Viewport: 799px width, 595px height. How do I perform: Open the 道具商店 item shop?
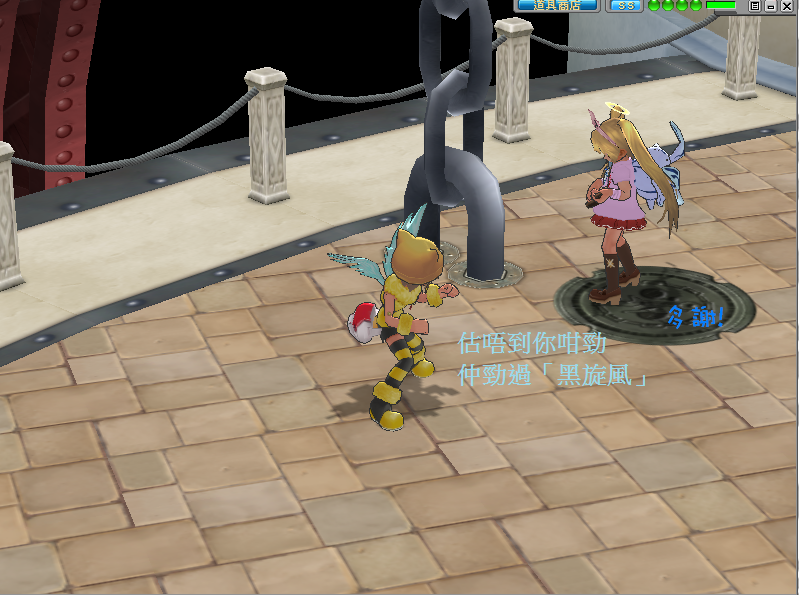(x=557, y=5)
